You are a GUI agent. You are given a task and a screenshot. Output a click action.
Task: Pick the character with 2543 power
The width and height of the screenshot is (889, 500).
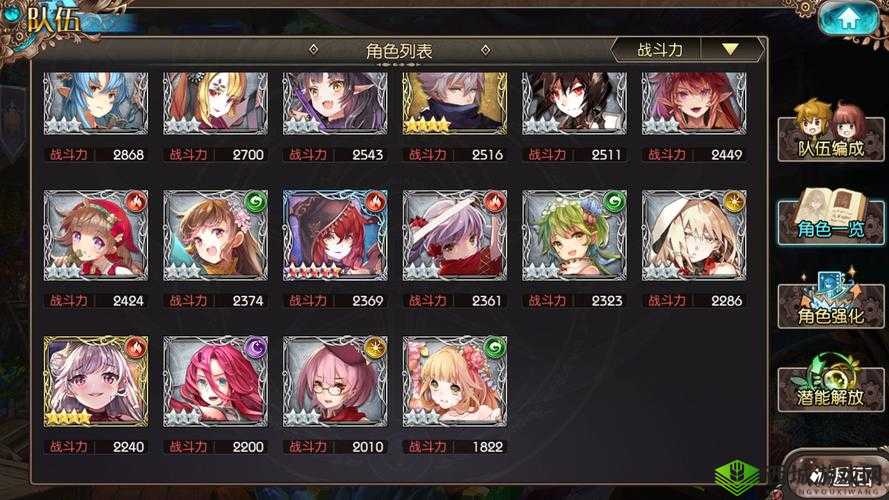click(335, 102)
